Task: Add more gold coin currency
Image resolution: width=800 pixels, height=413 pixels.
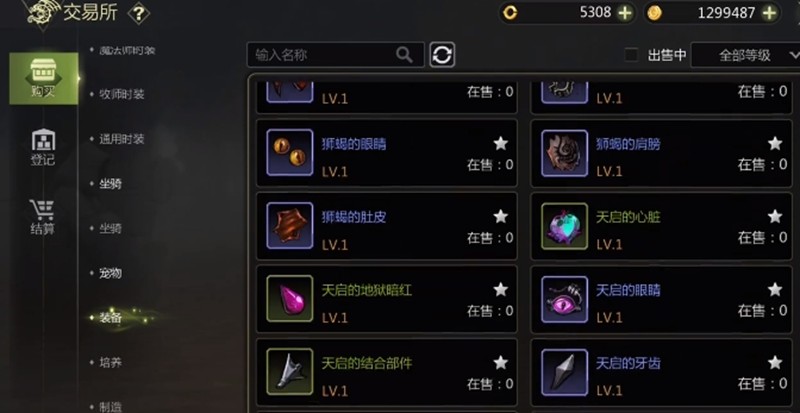Action: tap(769, 13)
